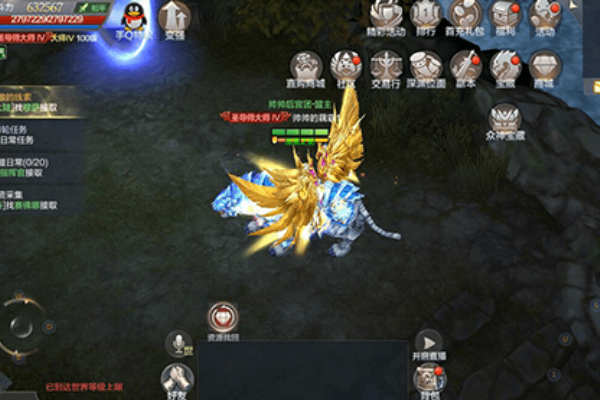Open the 社区 community icon

pyautogui.click(x=346, y=66)
